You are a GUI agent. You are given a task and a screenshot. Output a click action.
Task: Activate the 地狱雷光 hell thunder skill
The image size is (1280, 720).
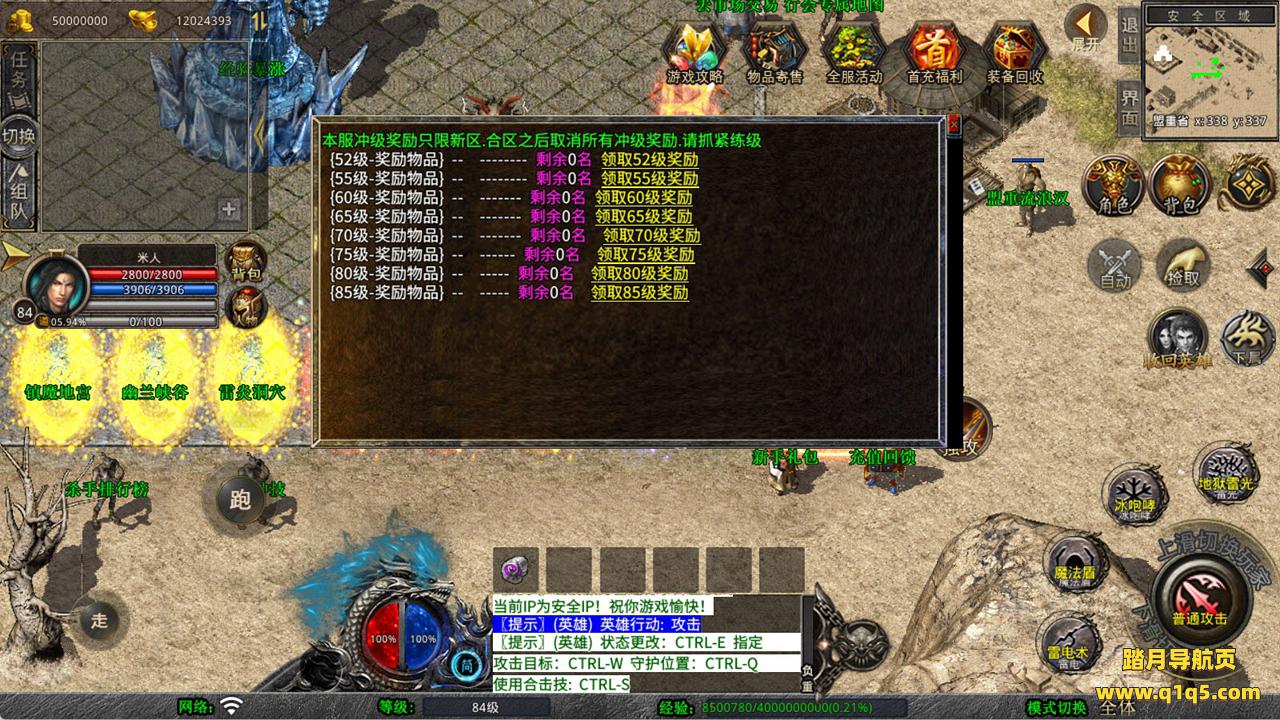pyautogui.click(x=1224, y=472)
